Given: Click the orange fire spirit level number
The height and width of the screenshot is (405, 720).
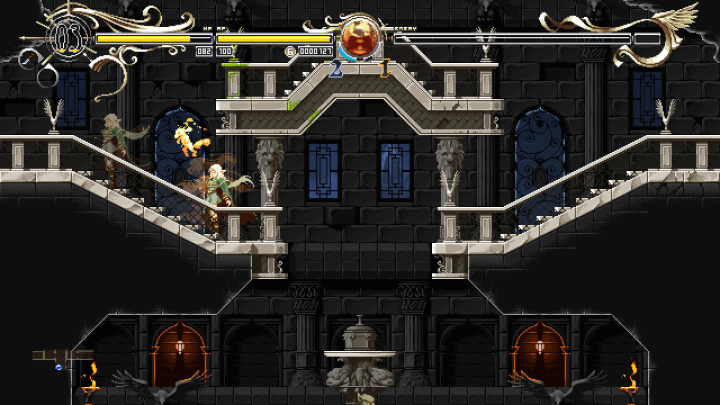Looking at the screenshot, I should [x=385, y=69].
